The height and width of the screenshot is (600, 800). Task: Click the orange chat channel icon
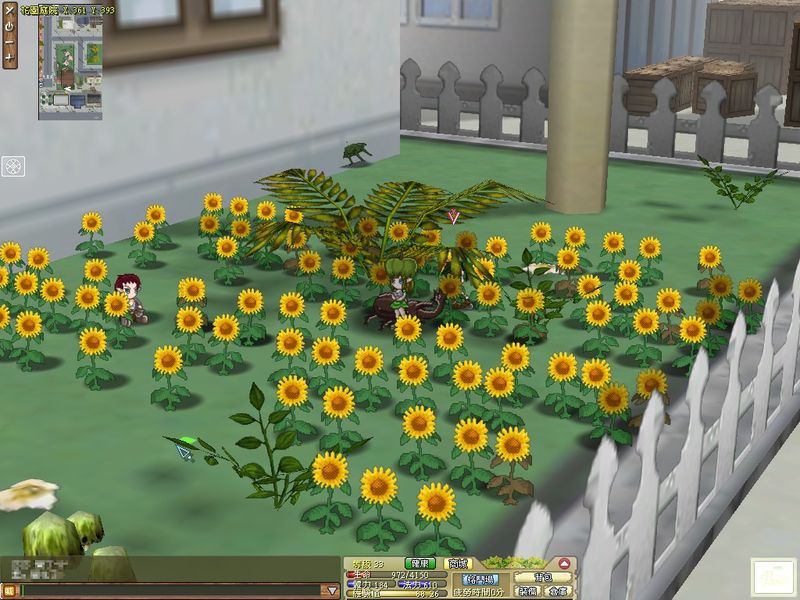coord(10,591)
